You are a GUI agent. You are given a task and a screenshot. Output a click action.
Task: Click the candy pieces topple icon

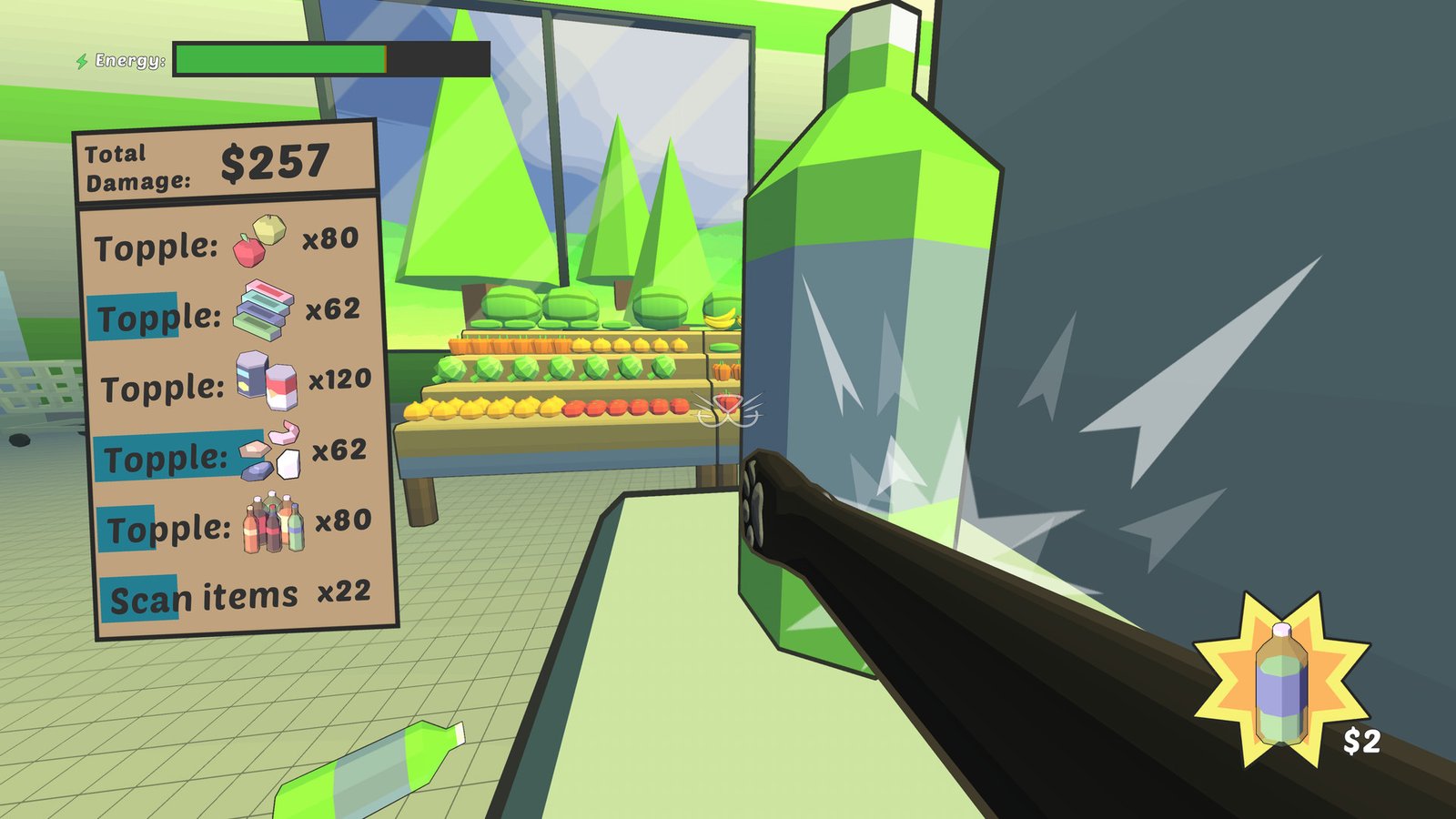click(x=272, y=450)
